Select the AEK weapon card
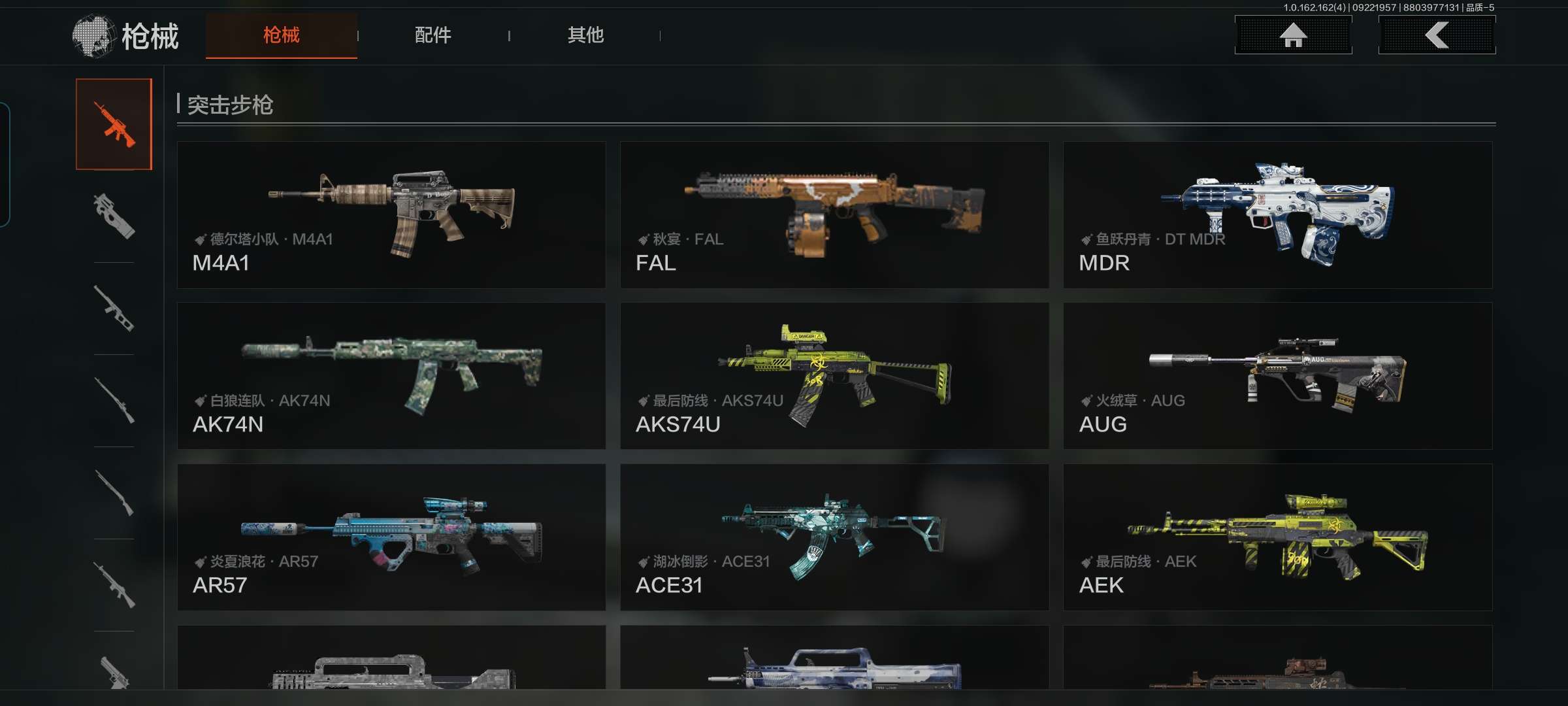 point(1277,537)
